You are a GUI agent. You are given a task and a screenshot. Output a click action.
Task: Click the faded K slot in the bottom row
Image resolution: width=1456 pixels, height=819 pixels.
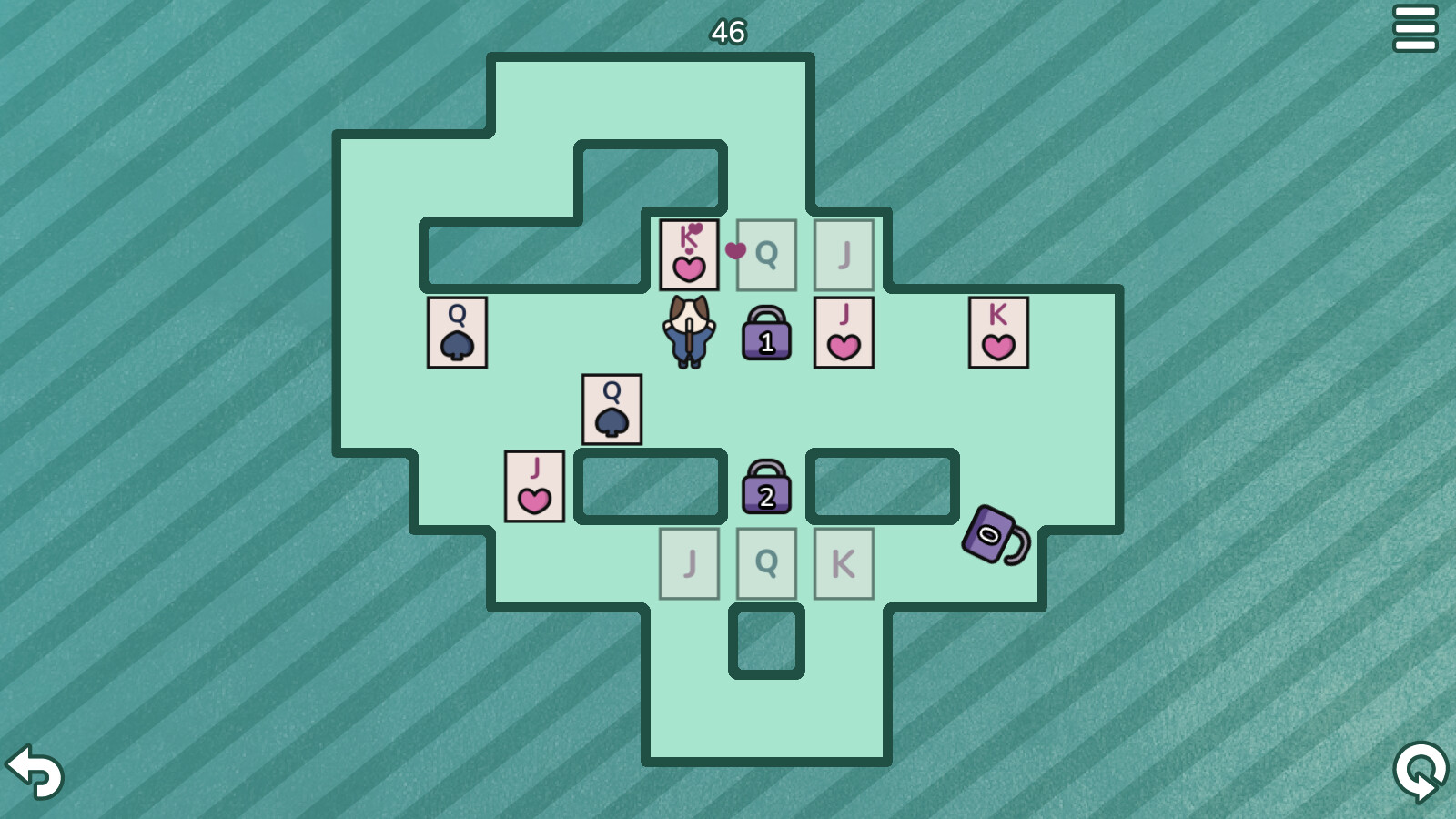[x=844, y=564]
